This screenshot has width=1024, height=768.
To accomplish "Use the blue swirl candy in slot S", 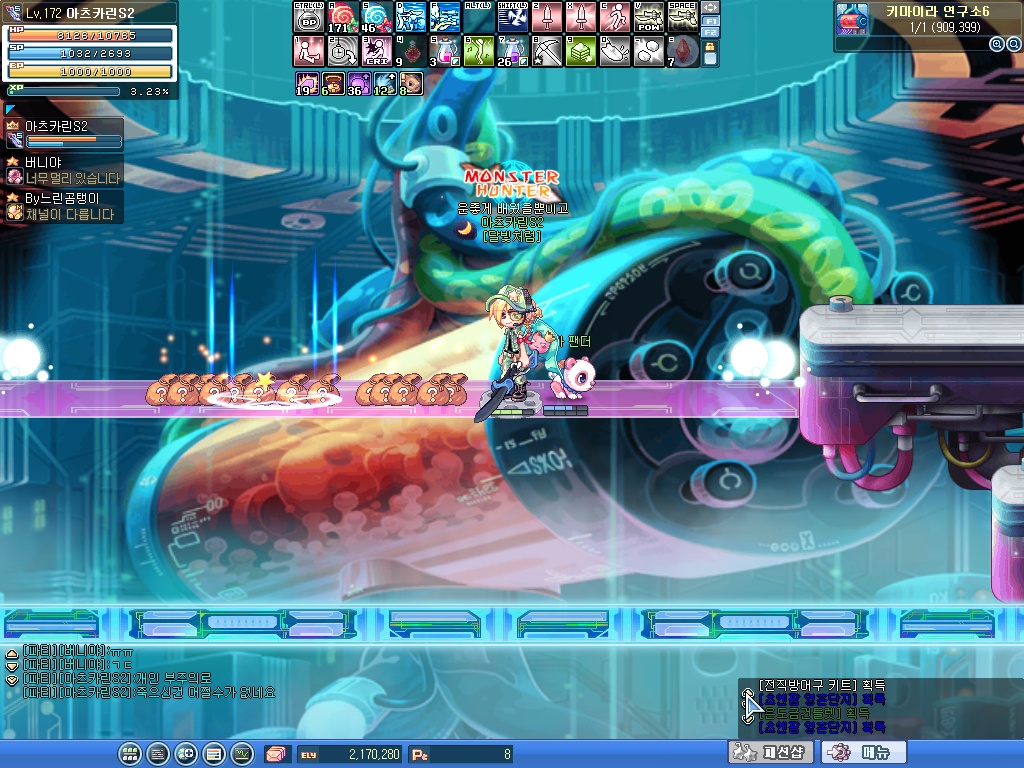I will pyautogui.click(x=376, y=17).
